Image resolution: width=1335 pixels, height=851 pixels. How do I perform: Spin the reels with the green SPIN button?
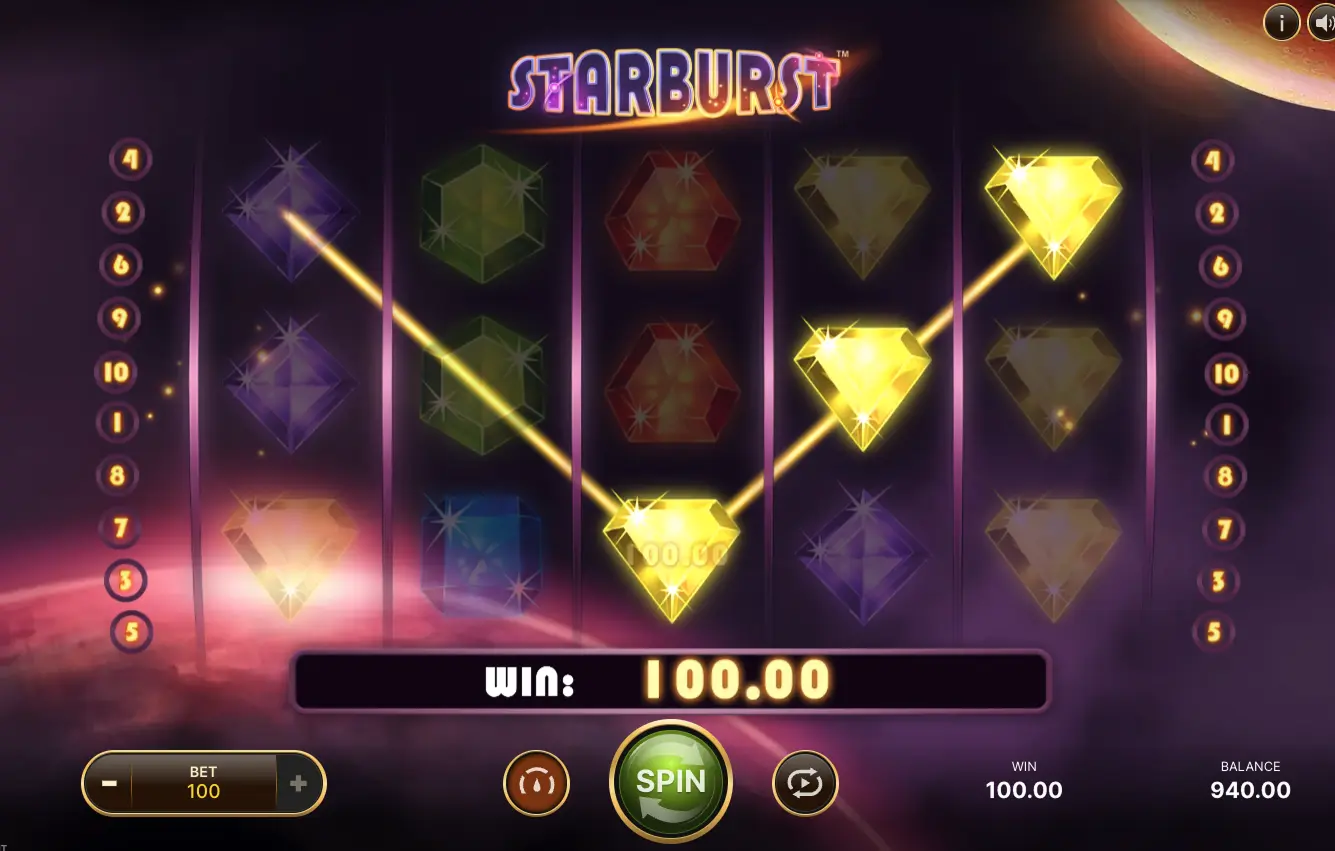[670, 781]
